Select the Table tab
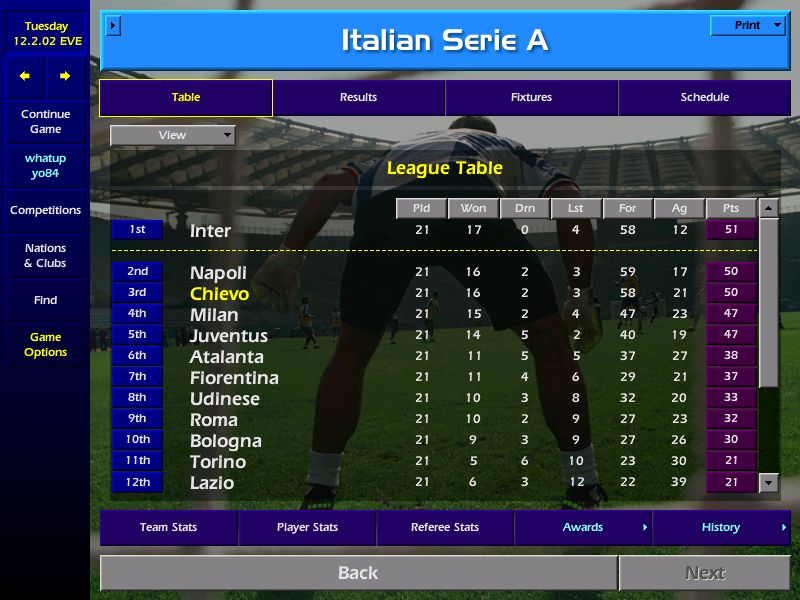This screenshot has width=800, height=600. click(186, 97)
